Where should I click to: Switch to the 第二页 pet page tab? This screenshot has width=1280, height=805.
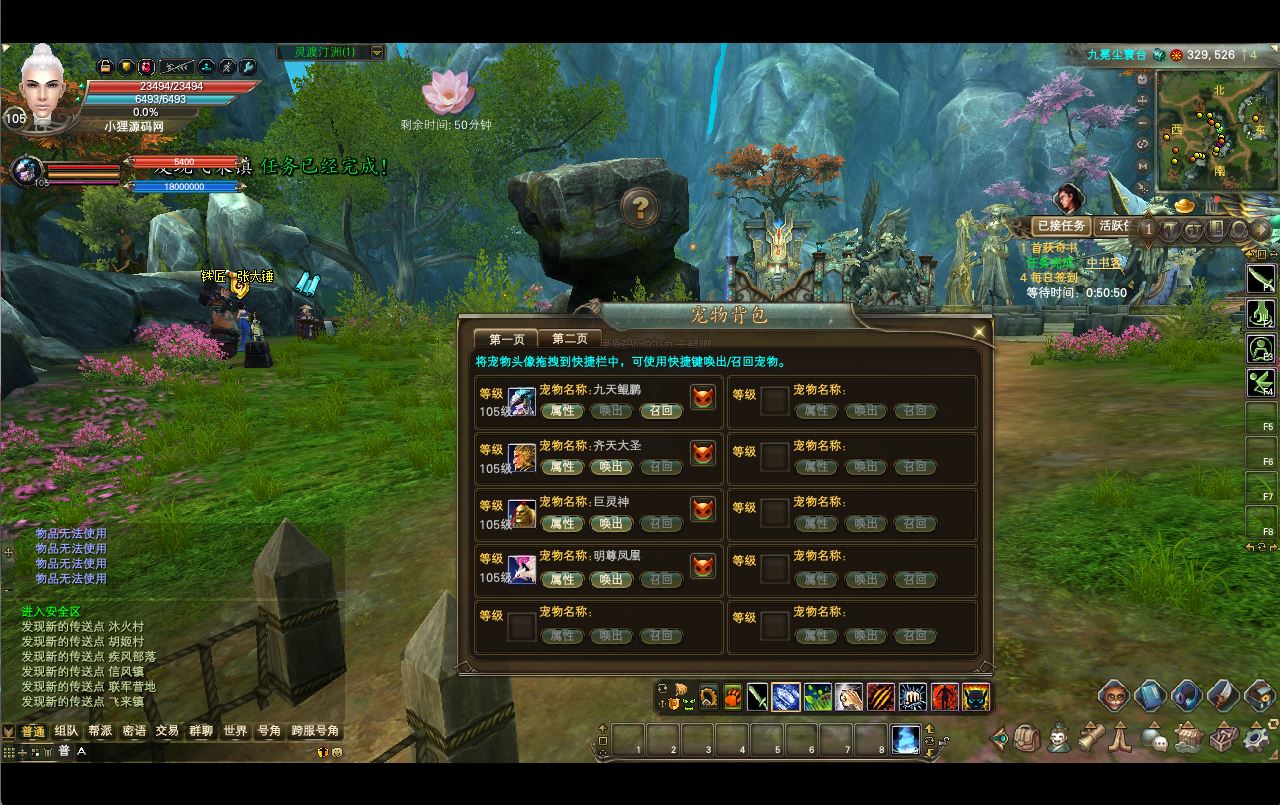coord(569,339)
